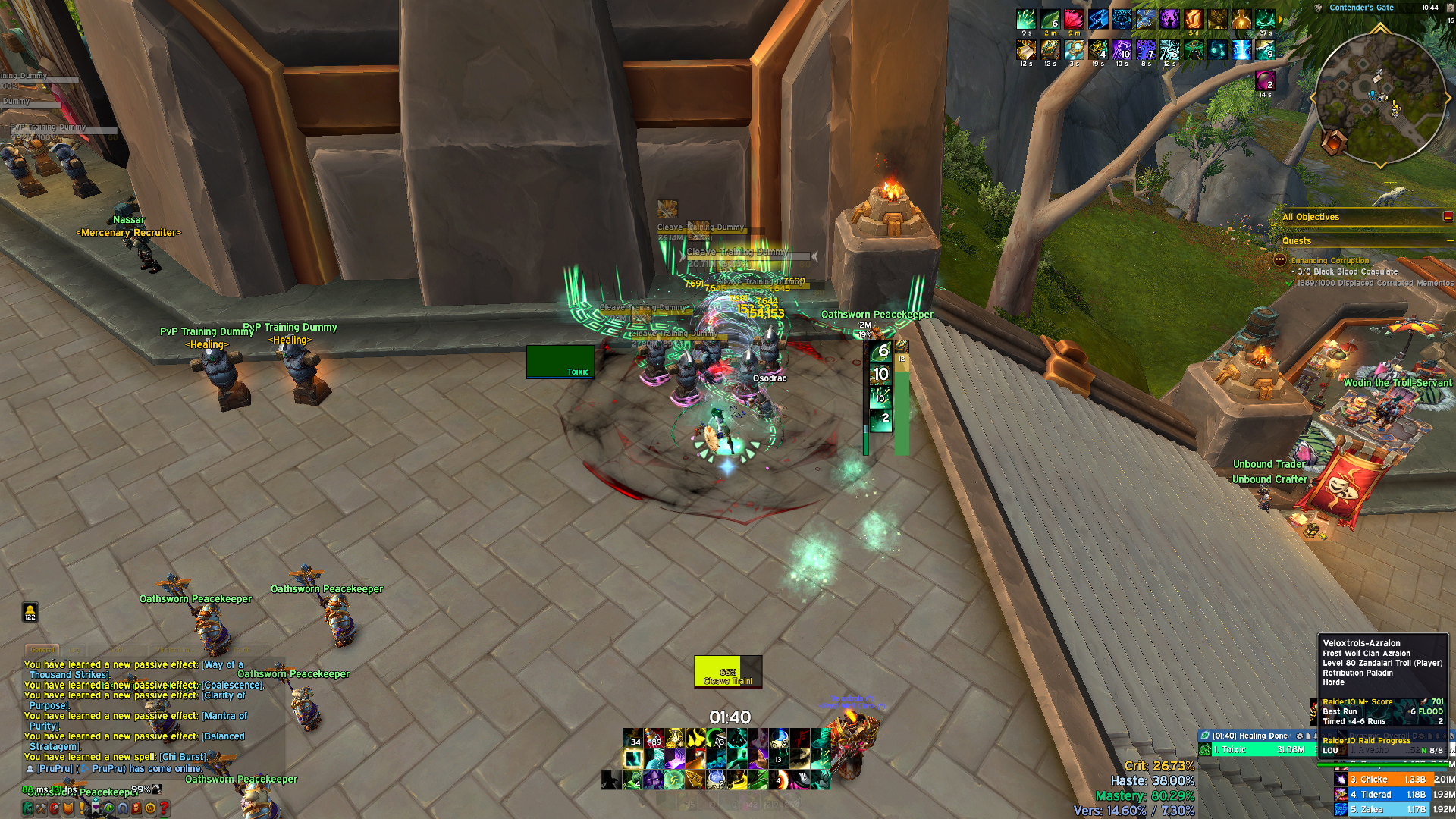Open the expansion landing page button on minimap
The height and width of the screenshot is (819, 1456).
[x=1334, y=141]
